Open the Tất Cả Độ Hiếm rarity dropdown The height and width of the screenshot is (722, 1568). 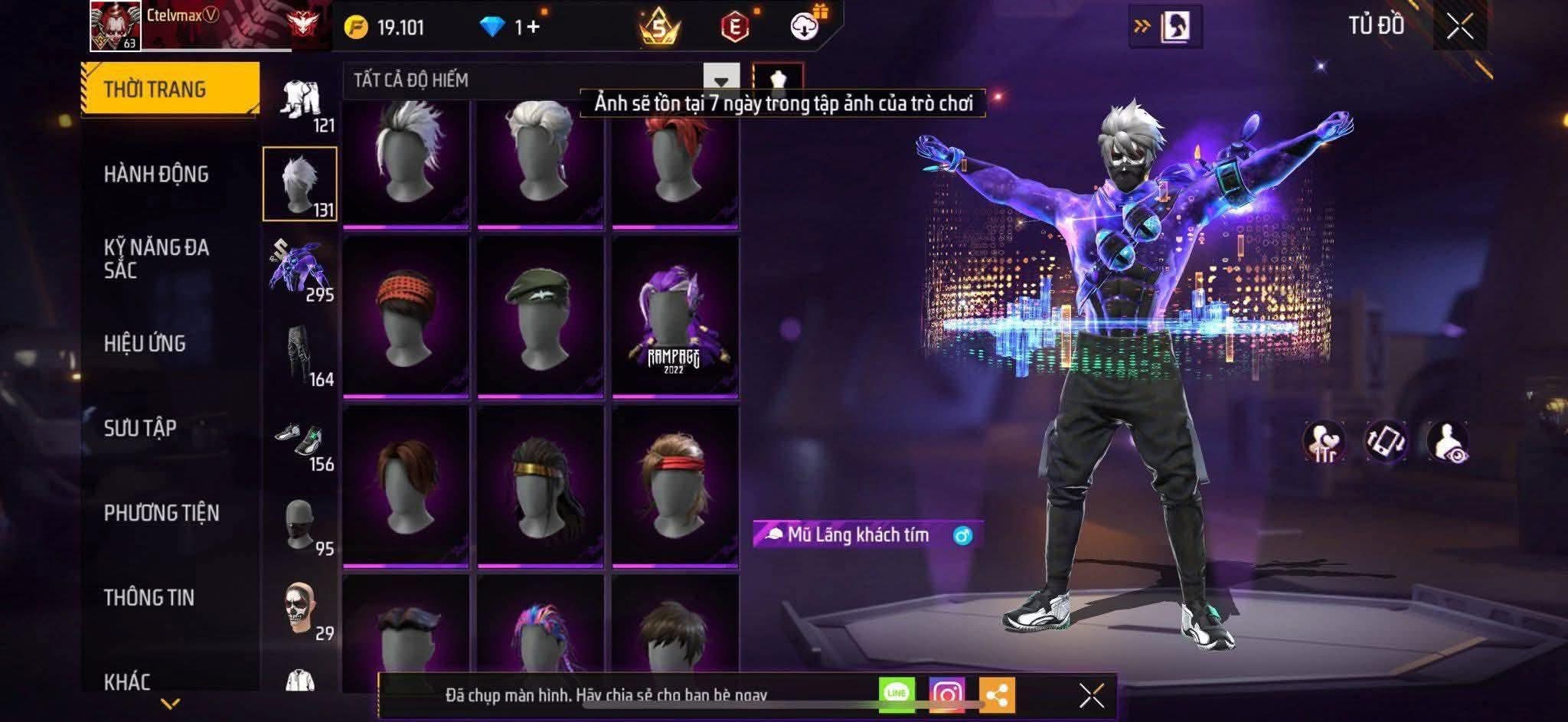(720, 80)
